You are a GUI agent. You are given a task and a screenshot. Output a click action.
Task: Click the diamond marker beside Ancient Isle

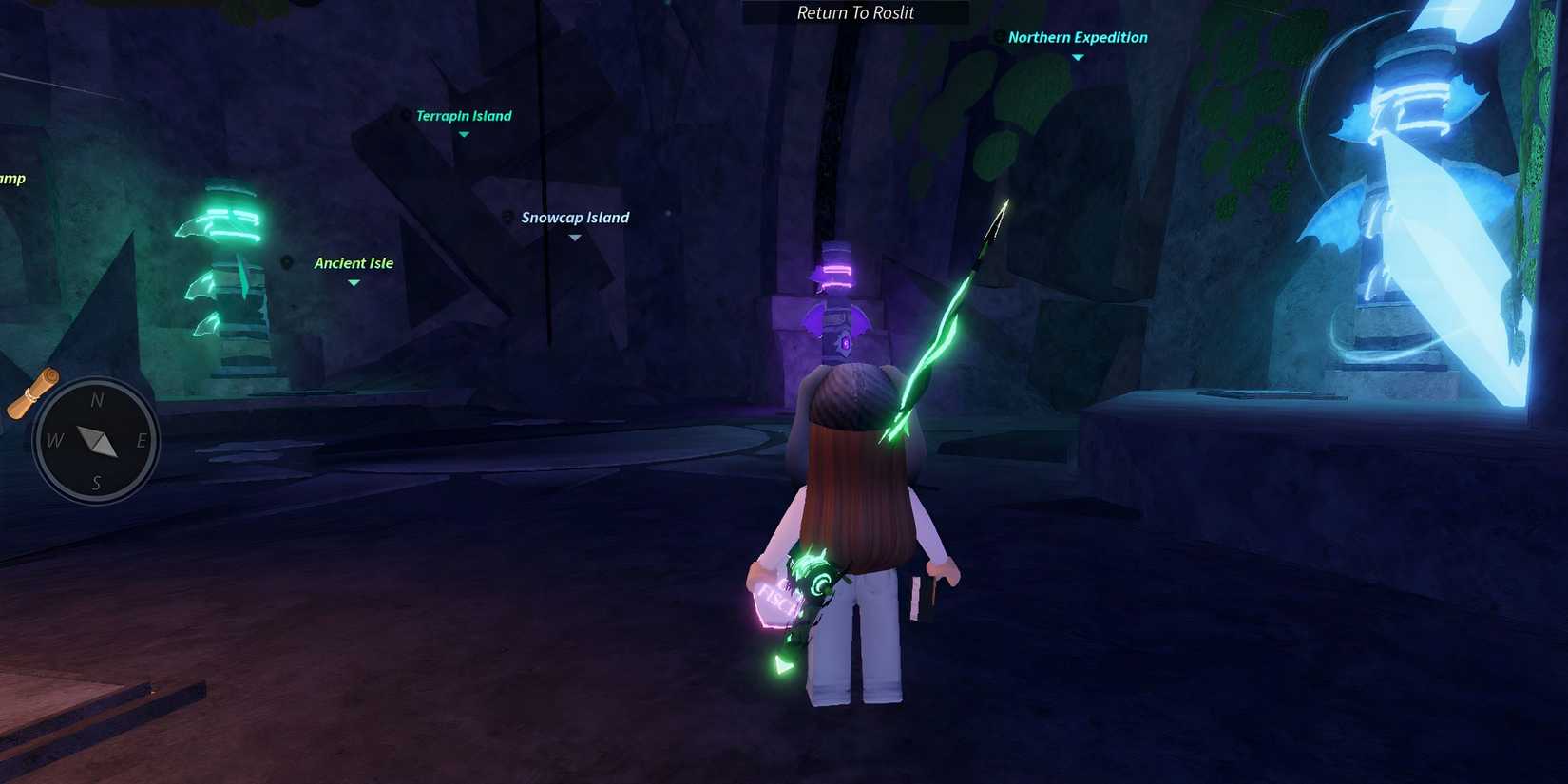[288, 262]
